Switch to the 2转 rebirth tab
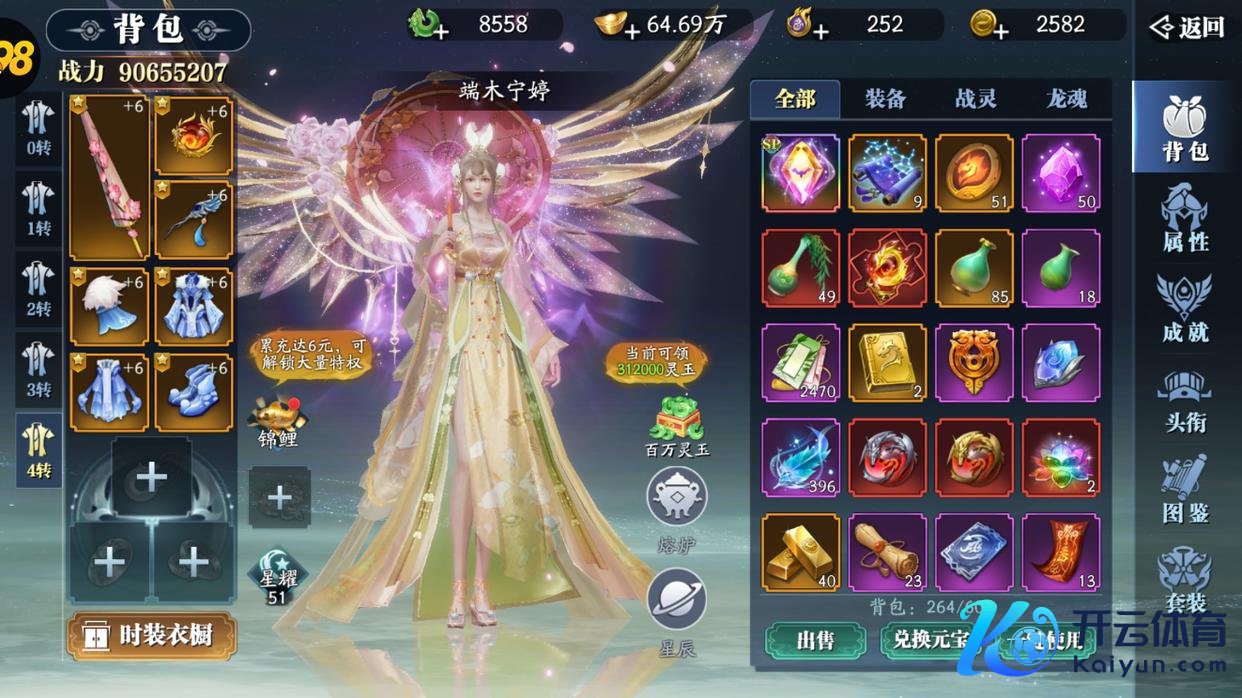The image size is (1242, 698). (x=39, y=288)
